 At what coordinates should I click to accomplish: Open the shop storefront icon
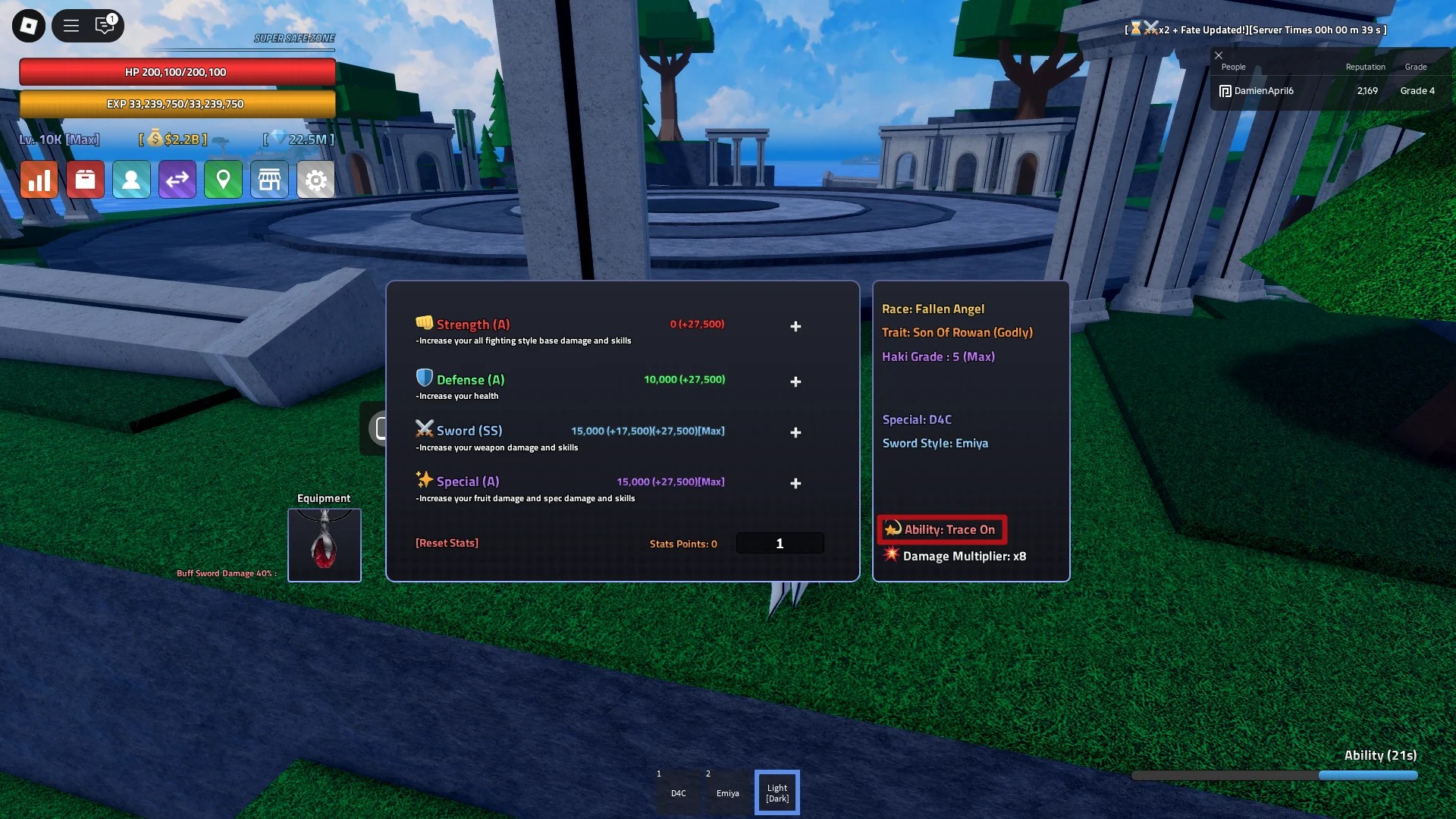click(x=270, y=180)
